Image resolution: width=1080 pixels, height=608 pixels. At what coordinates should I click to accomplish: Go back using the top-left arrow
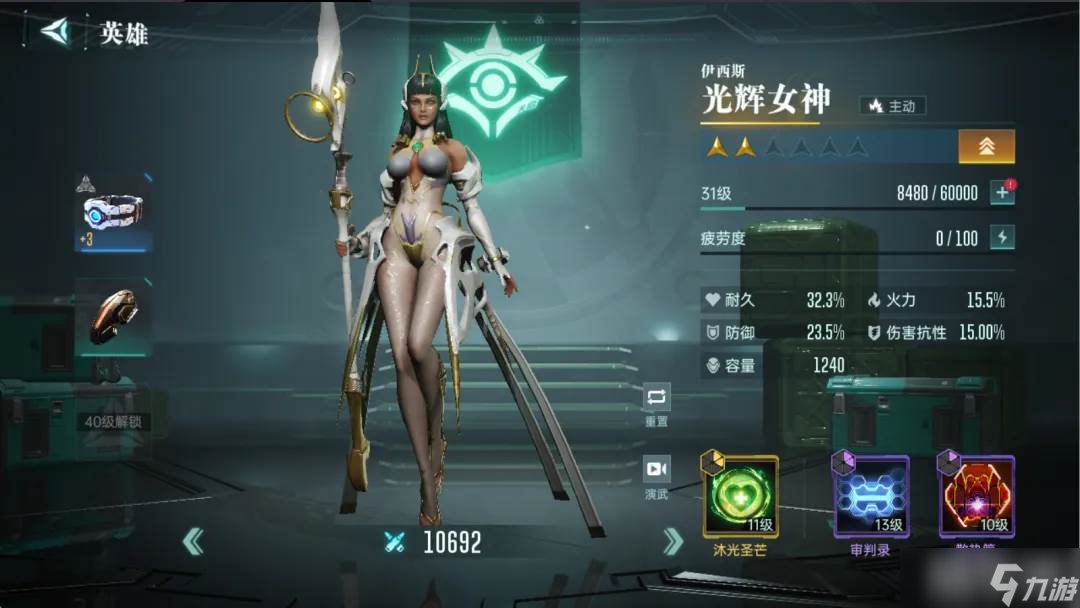coord(55,31)
